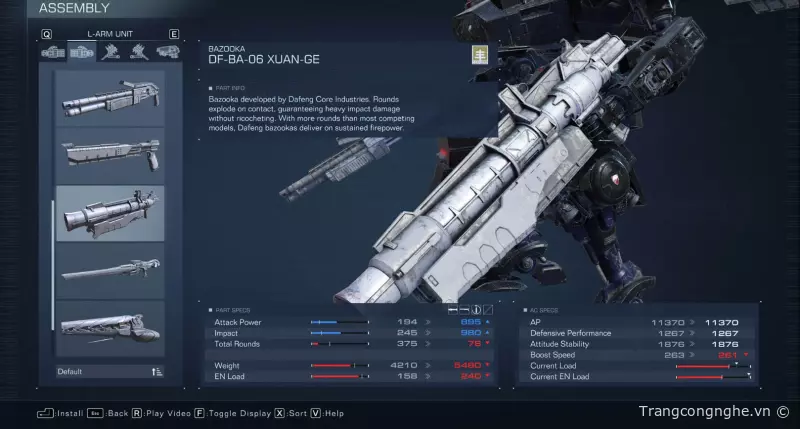This screenshot has height=429, width=800.
Task: Click the display toggle icons above Part Specs
Action: click(476, 309)
